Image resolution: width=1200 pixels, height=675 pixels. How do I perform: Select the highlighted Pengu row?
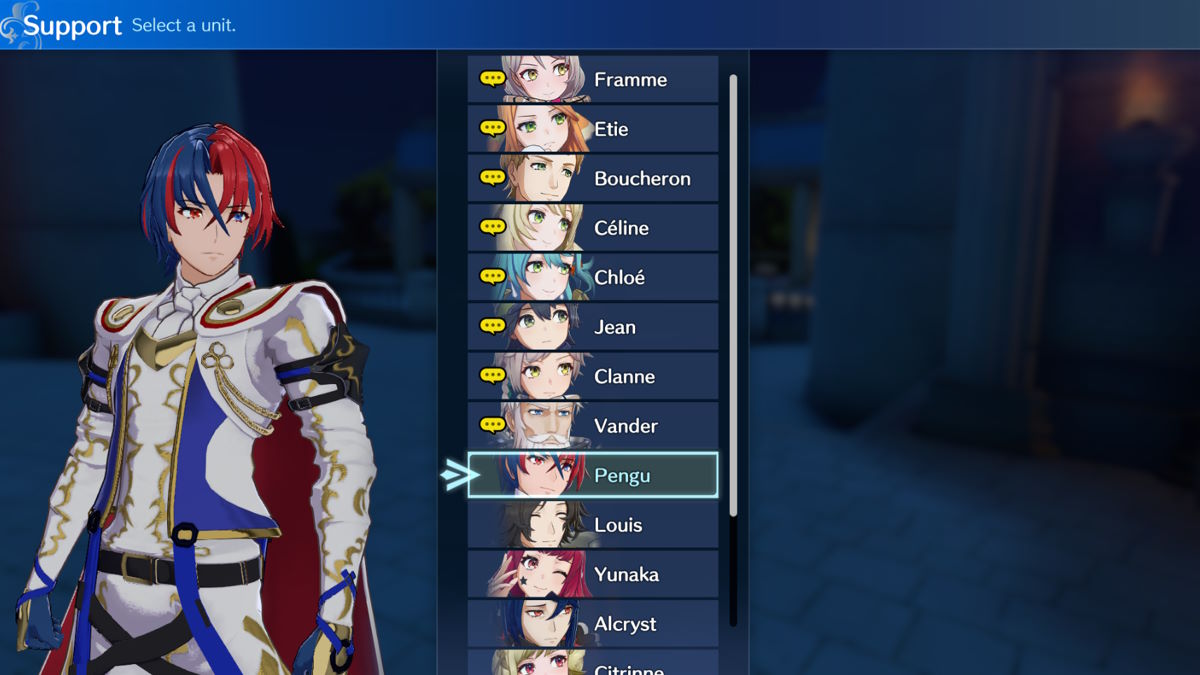click(x=593, y=475)
